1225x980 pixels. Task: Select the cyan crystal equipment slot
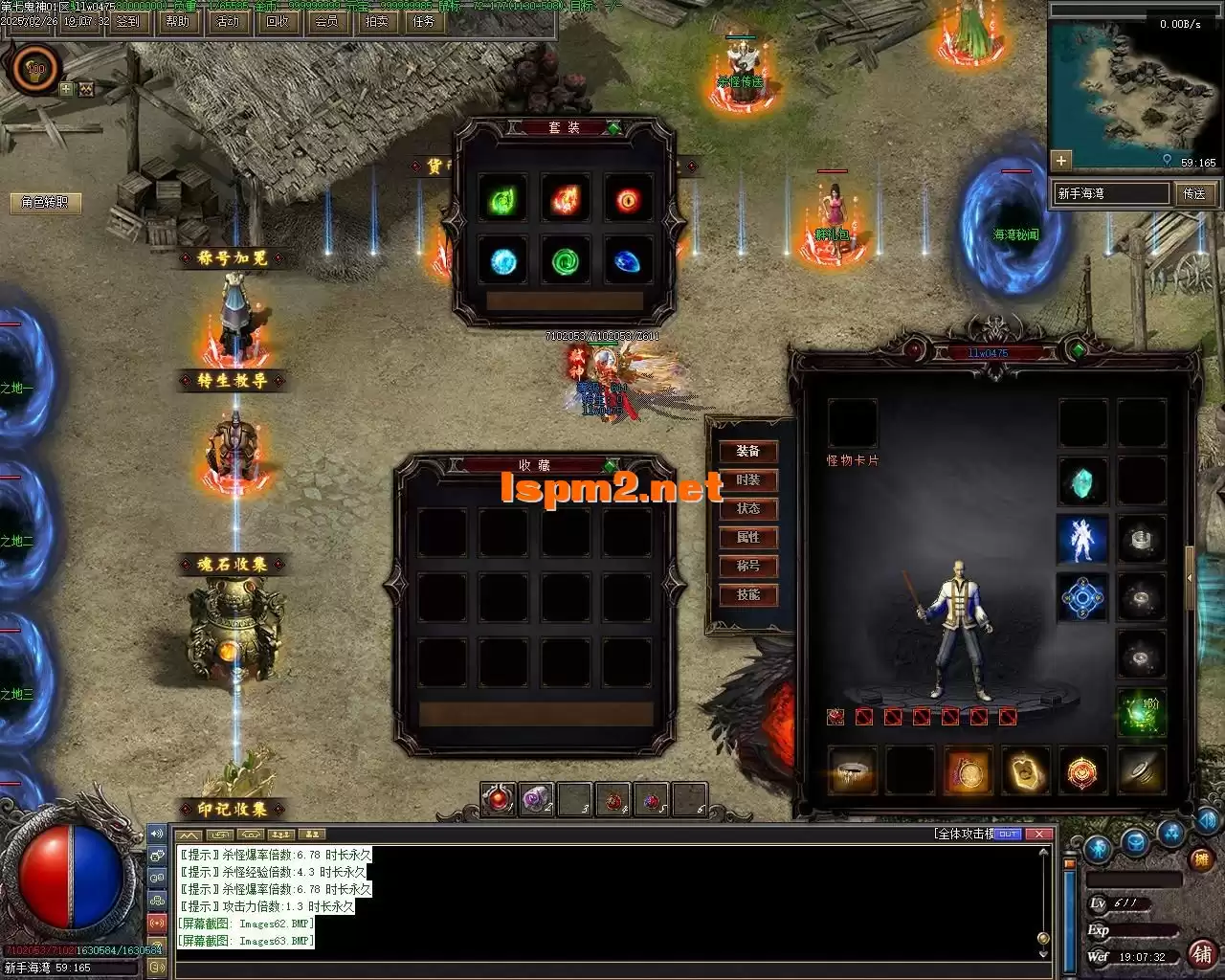(x=1082, y=481)
